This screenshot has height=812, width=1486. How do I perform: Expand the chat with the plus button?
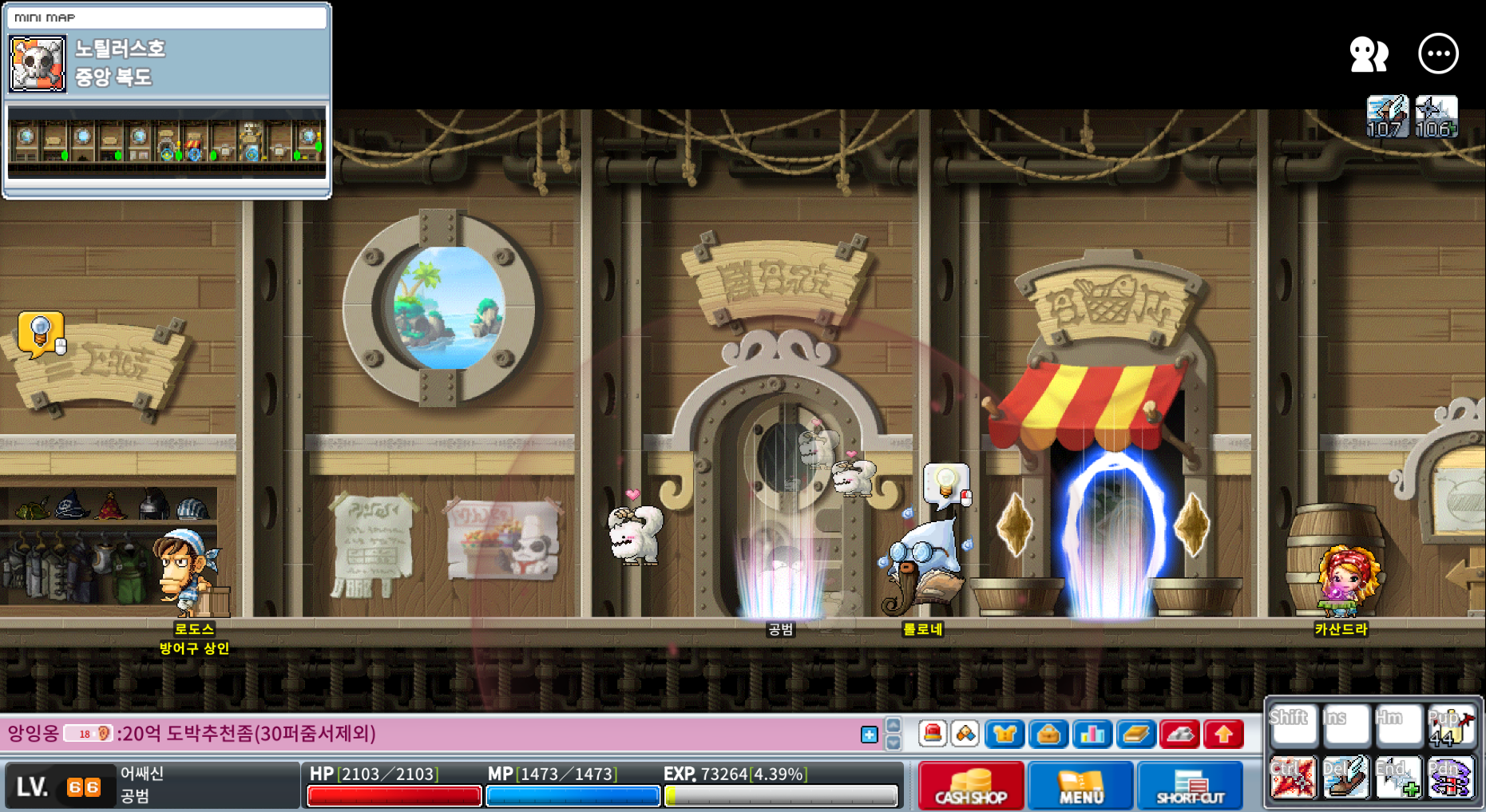pyautogui.click(x=870, y=735)
